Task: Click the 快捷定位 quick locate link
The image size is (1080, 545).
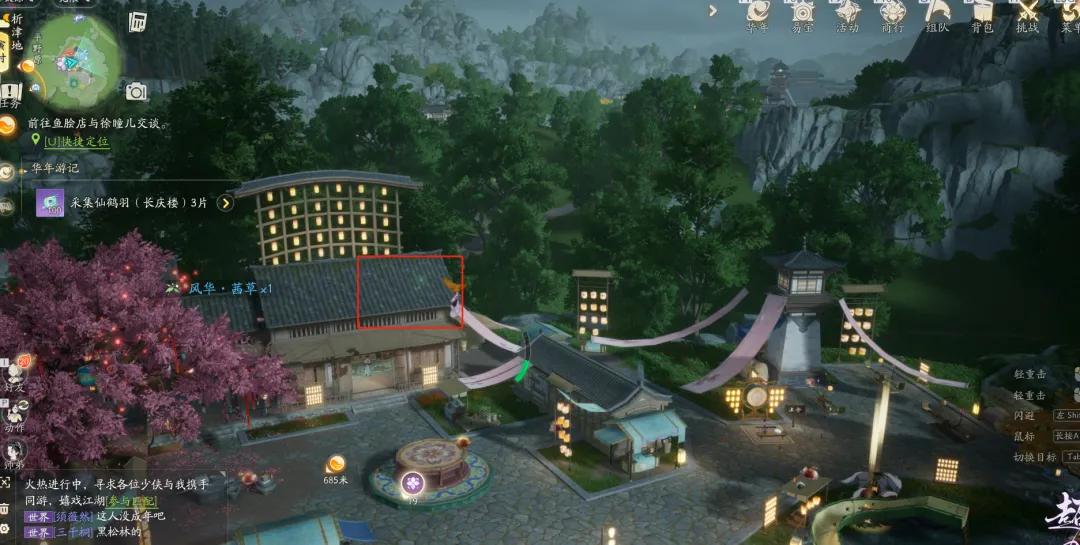Action: tap(77, 142)
